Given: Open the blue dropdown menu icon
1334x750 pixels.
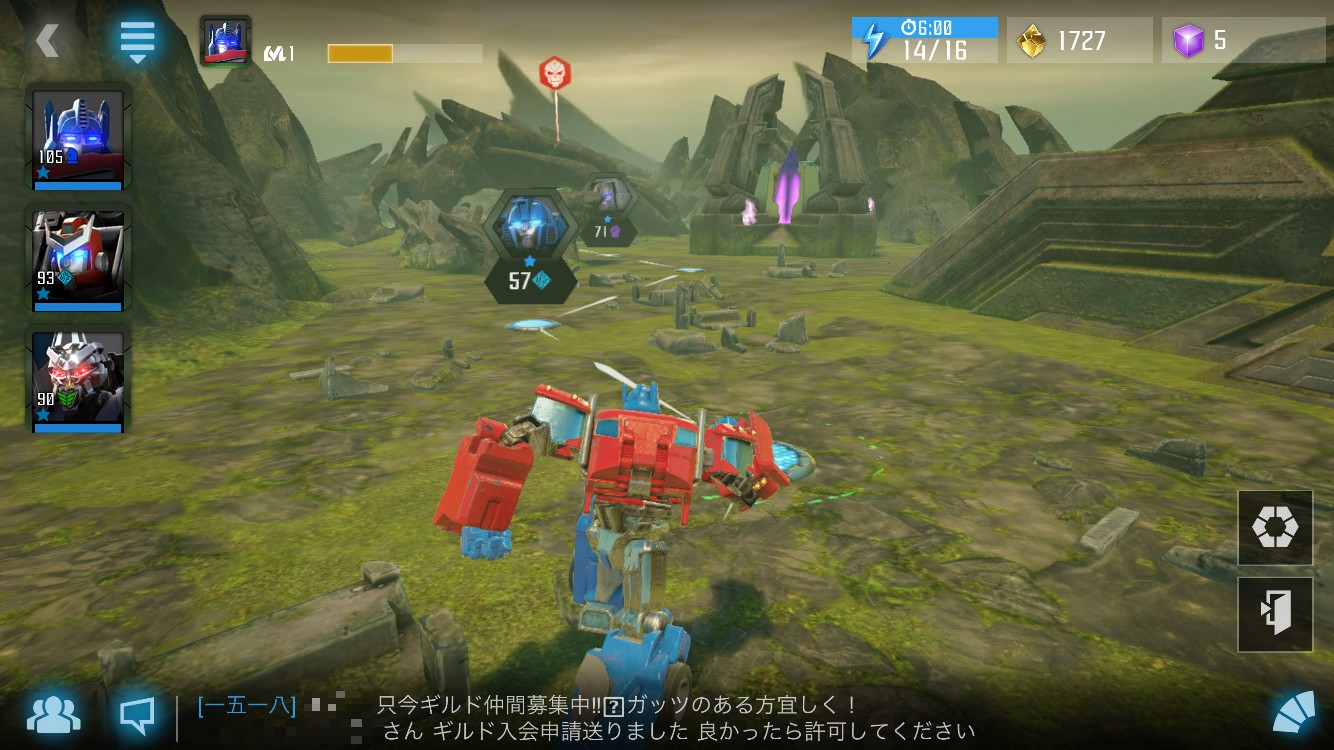Looking at the screenshot, I should (137, 41).
